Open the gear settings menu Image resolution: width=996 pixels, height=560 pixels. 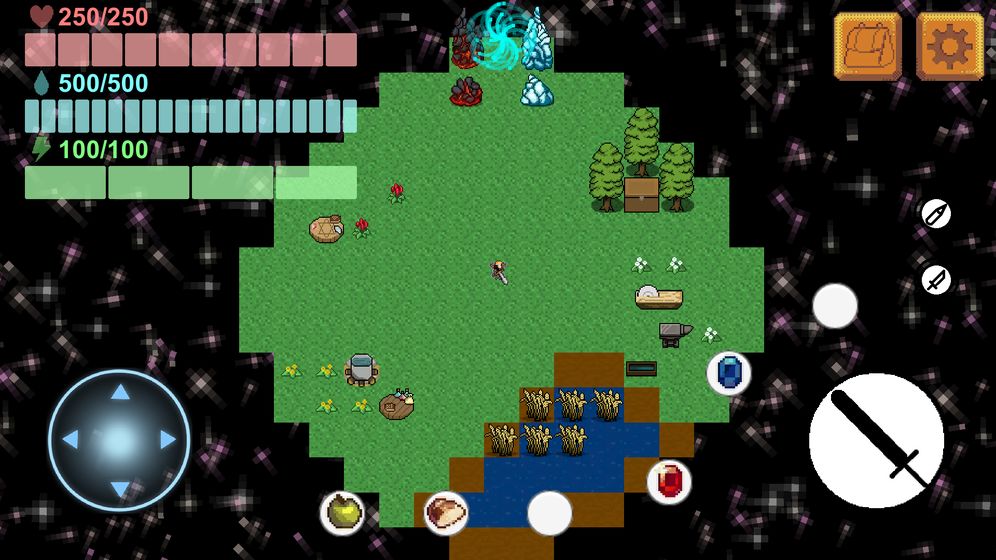click(x=949, y=46)
